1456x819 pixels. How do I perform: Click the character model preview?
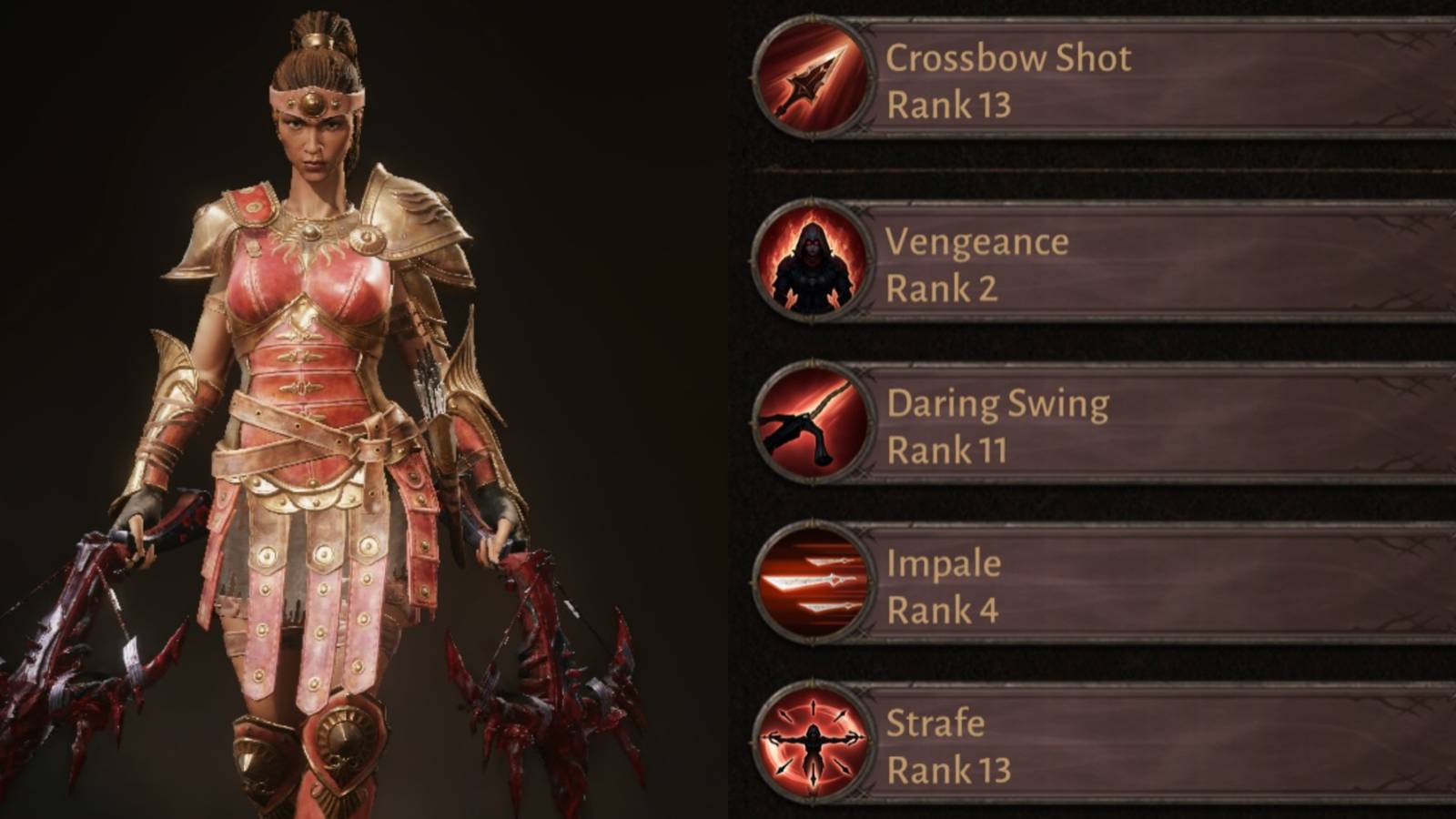pos(318,409)
